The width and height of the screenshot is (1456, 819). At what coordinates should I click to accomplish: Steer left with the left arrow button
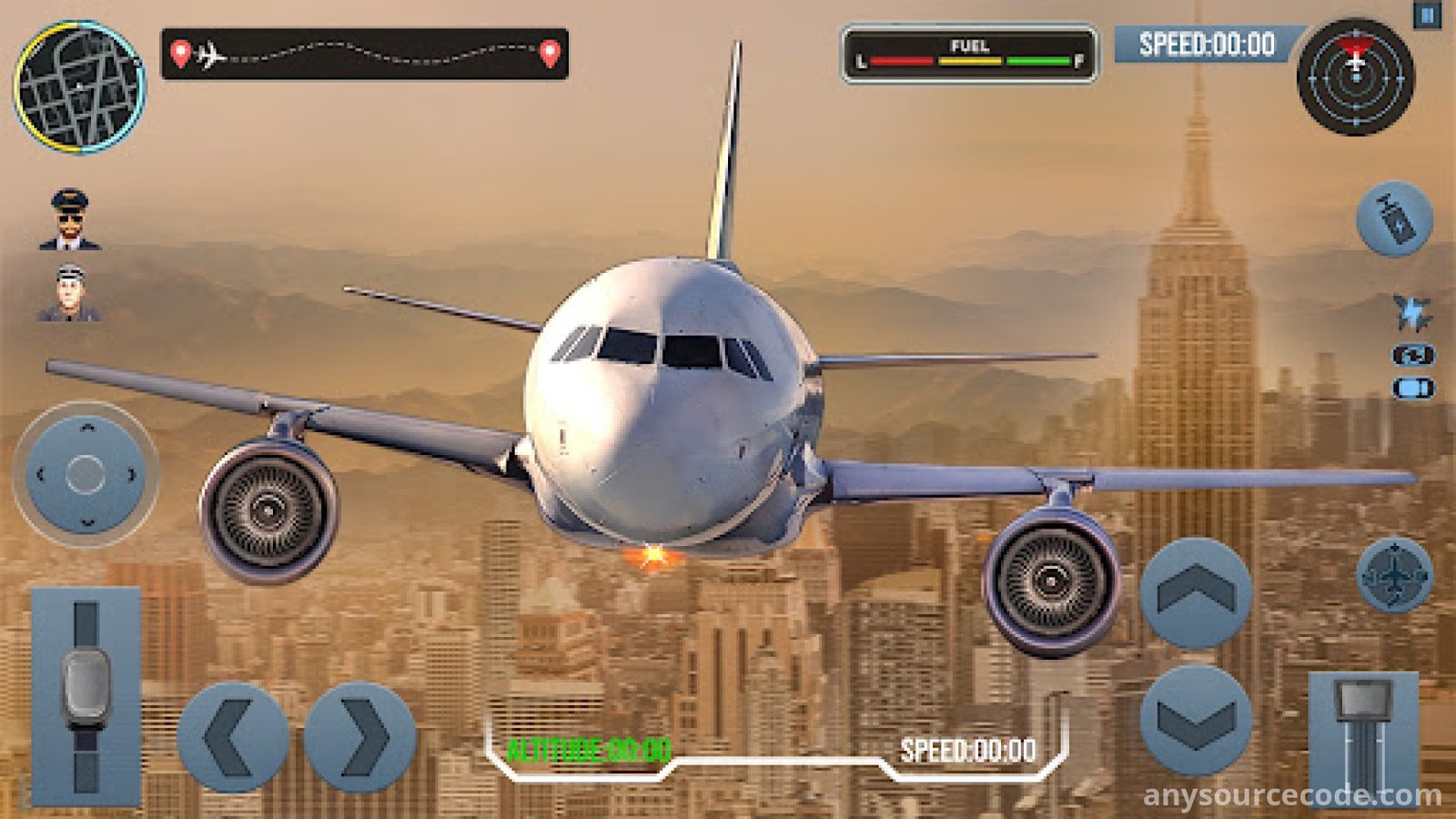point(232,737)
